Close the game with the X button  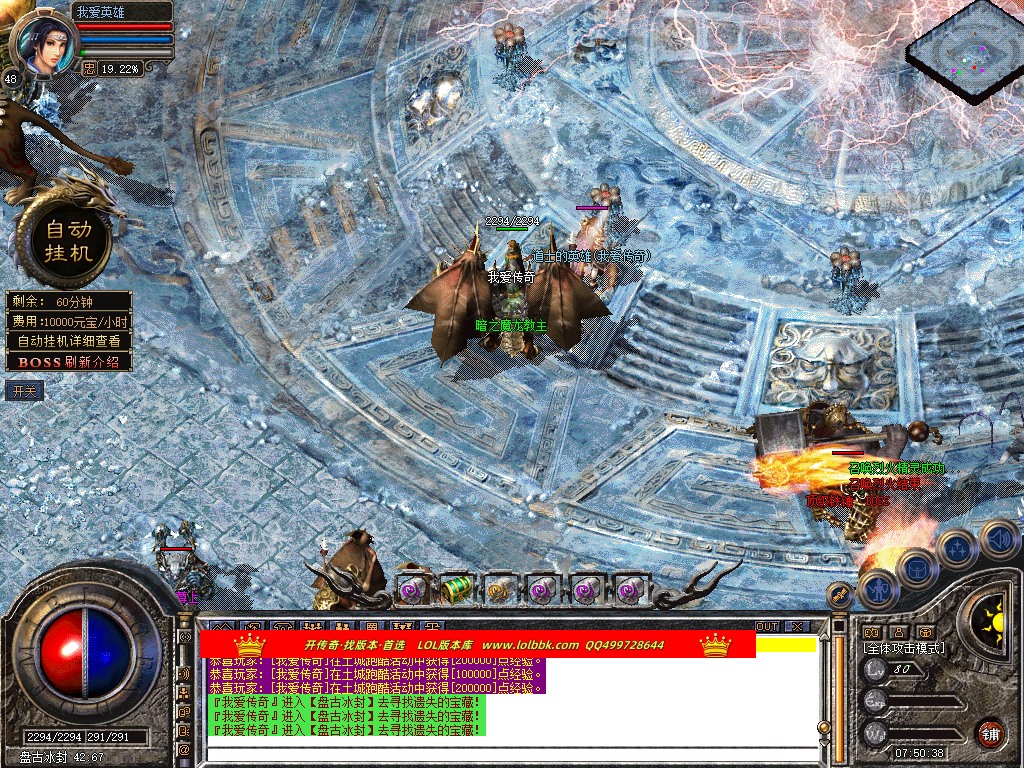click(x=796, y=627)
